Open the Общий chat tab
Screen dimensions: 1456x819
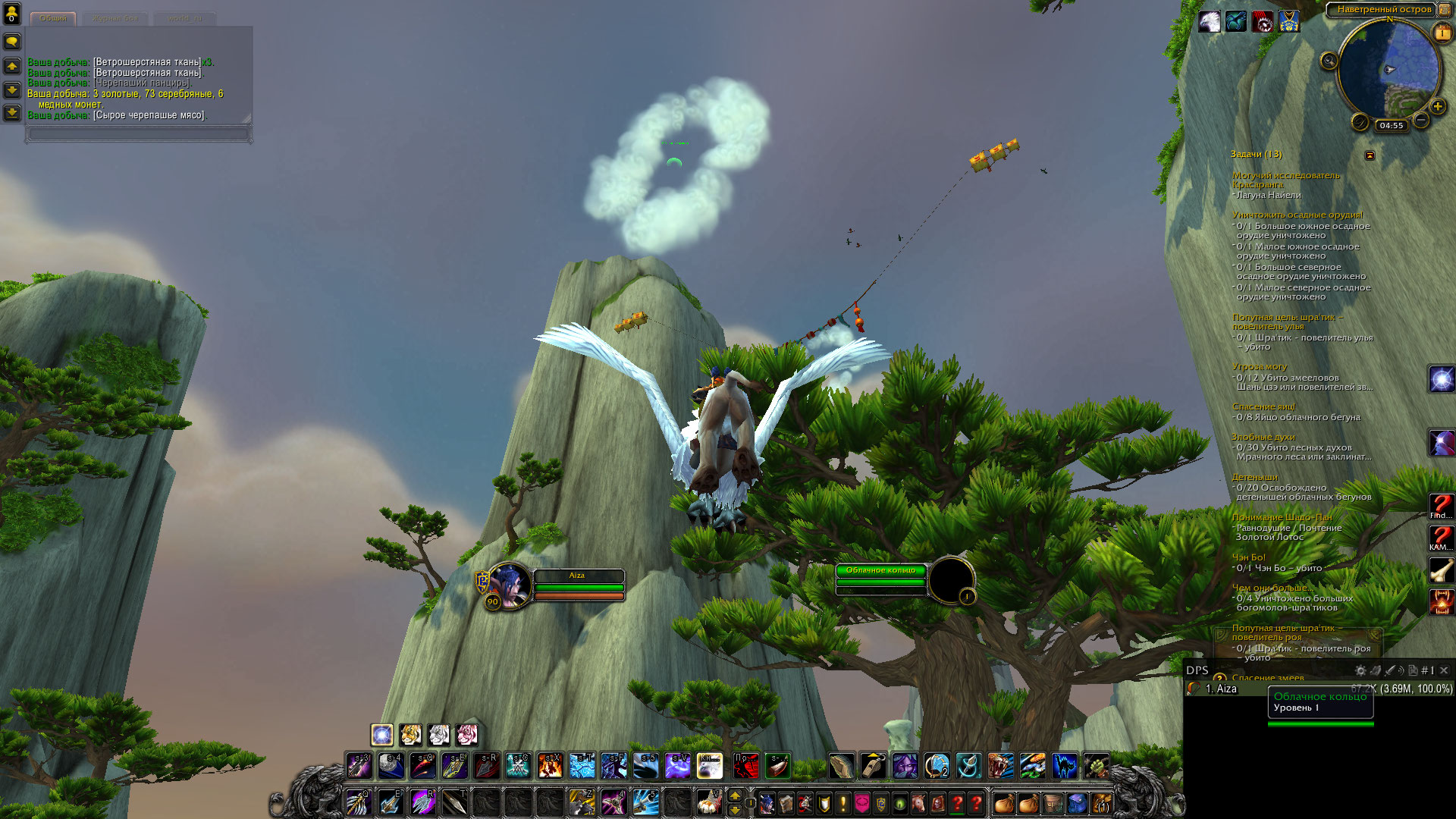pyautogui.click(x=52, y=18)
